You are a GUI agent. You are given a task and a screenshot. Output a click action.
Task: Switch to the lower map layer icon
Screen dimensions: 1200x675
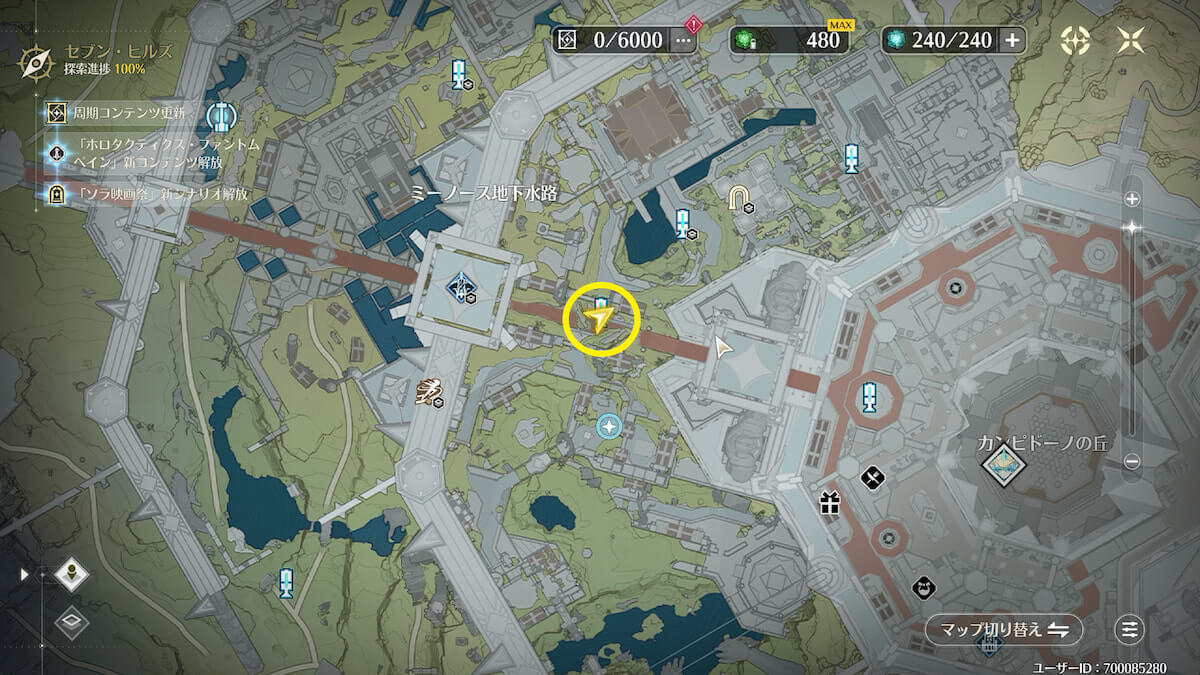tap(73, 622)
